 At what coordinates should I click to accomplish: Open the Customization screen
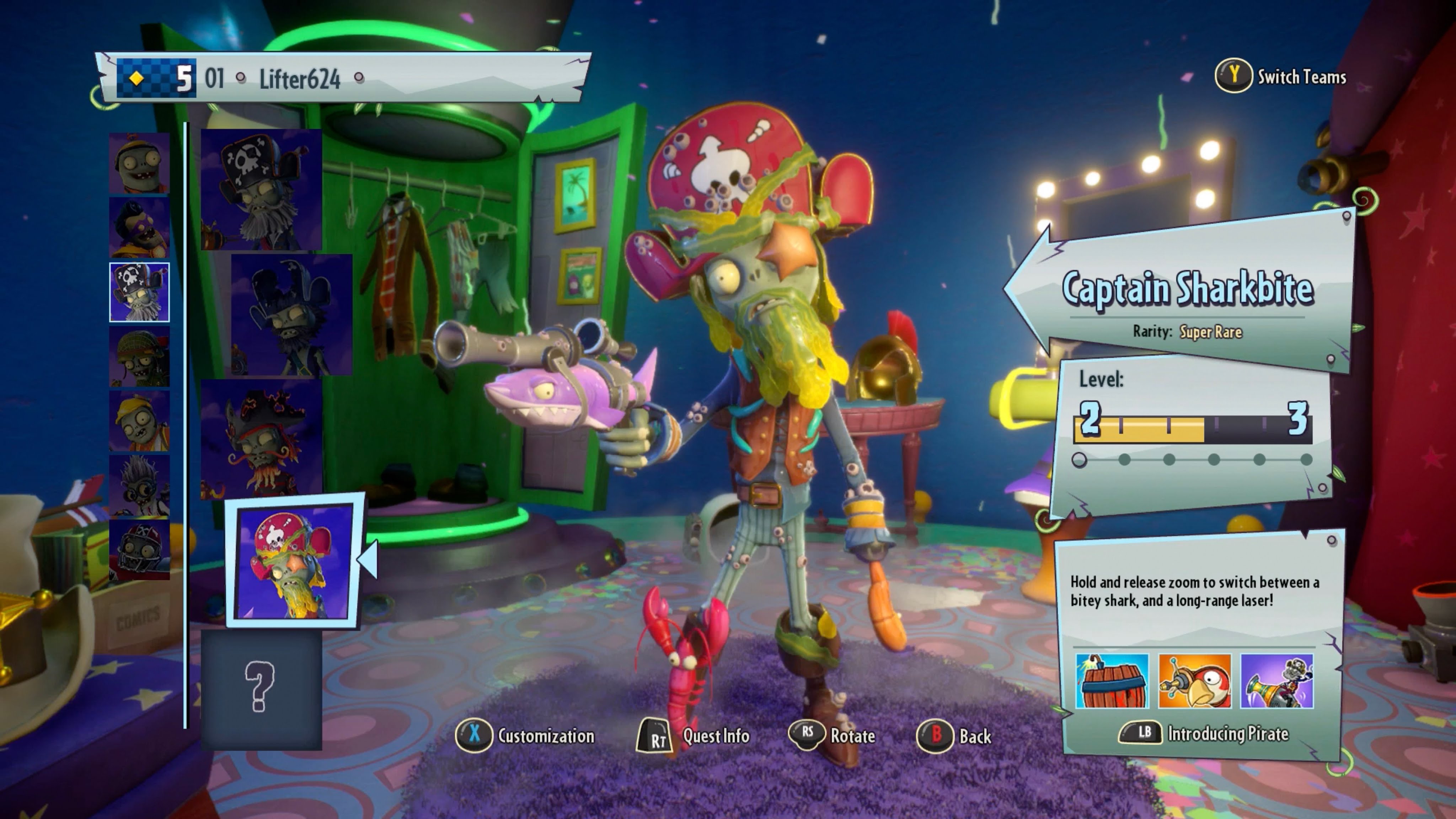(x=526, y=735)
